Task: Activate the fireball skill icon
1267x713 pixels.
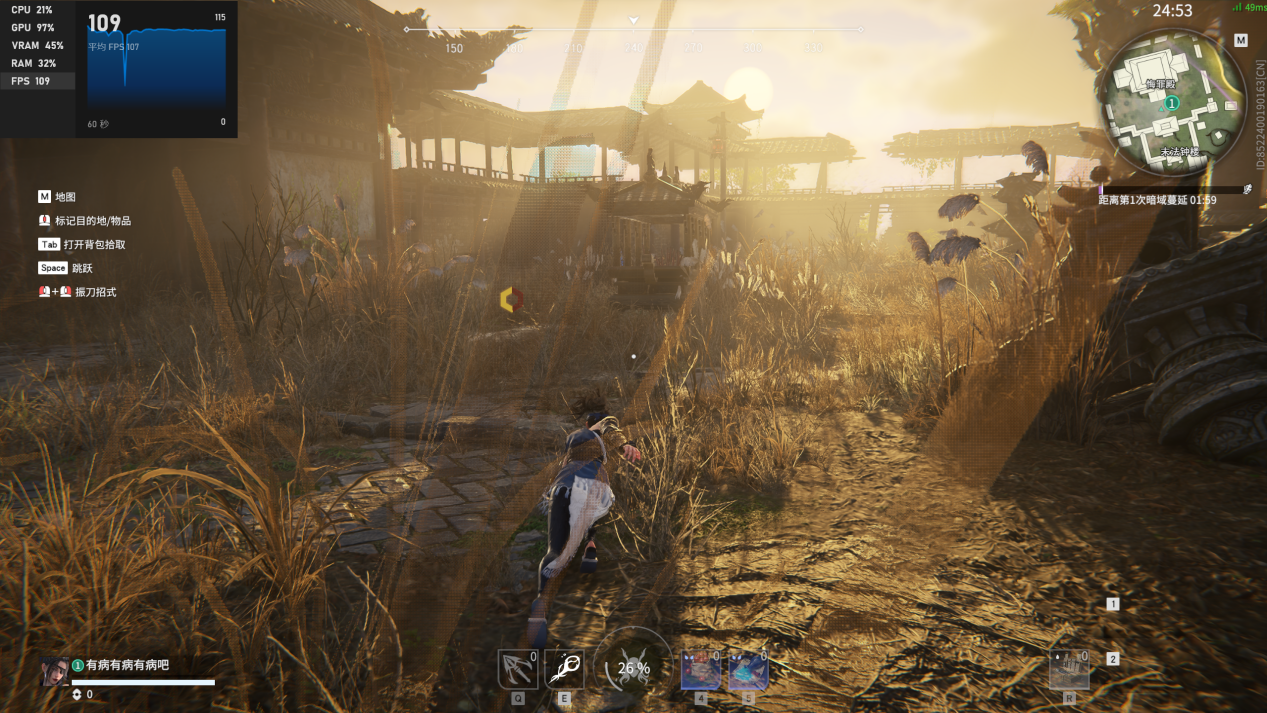Action: 564,669
